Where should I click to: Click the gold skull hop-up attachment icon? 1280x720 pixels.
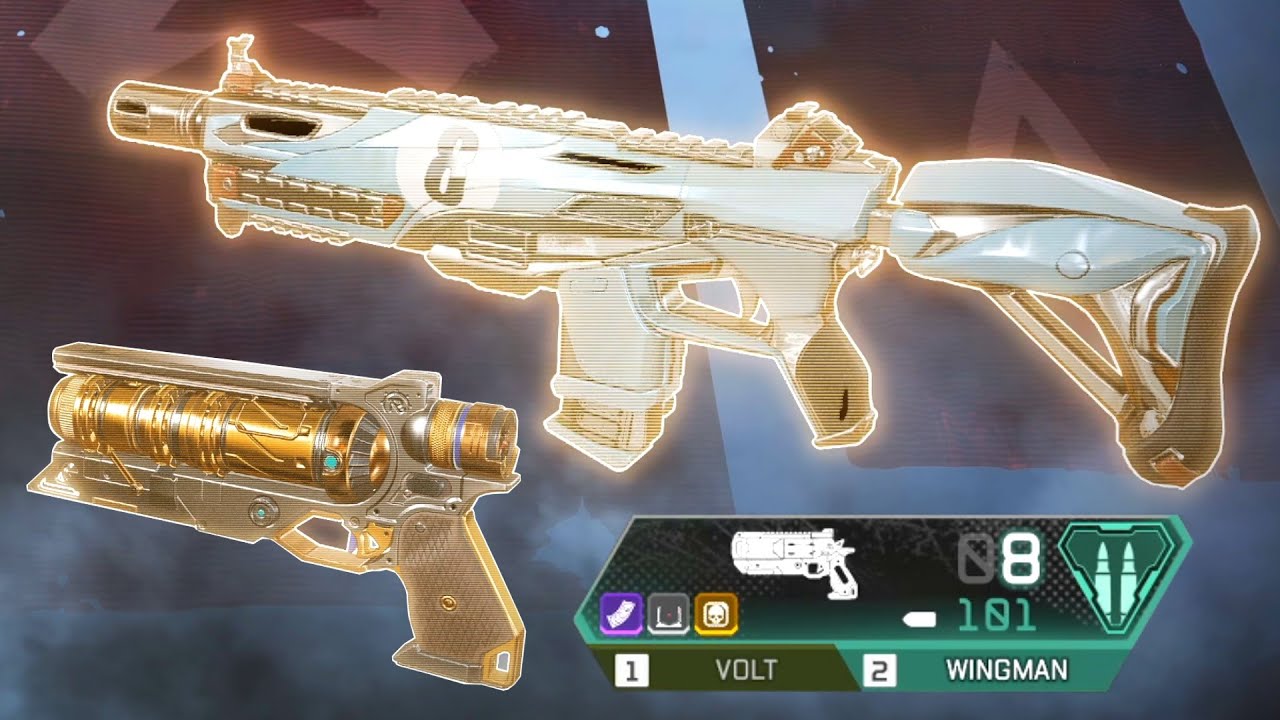click(x=717, y=613)
